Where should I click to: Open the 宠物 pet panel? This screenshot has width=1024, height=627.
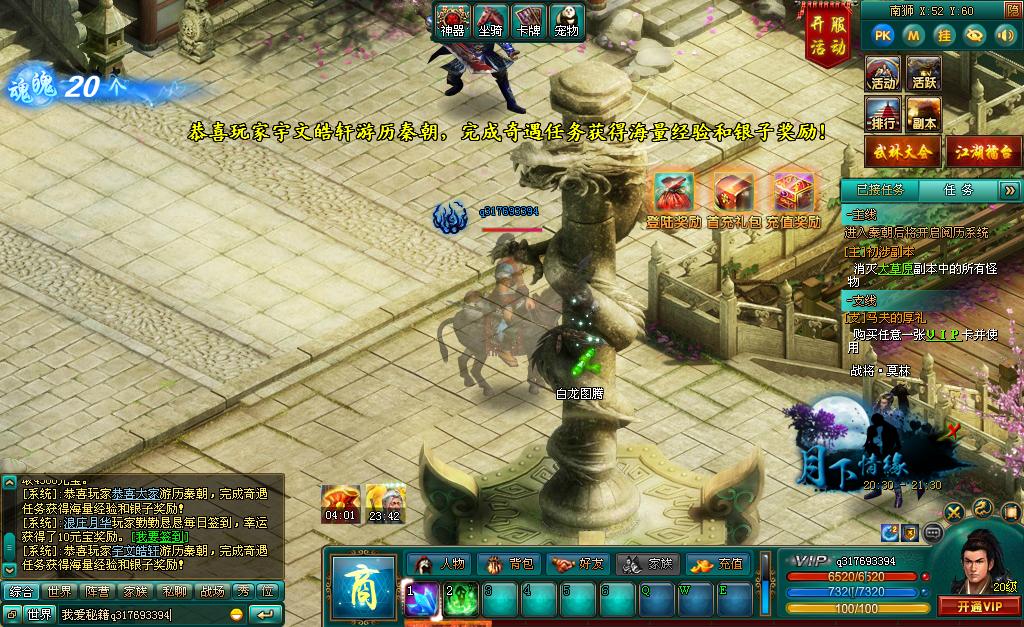[x=567, y=21]
